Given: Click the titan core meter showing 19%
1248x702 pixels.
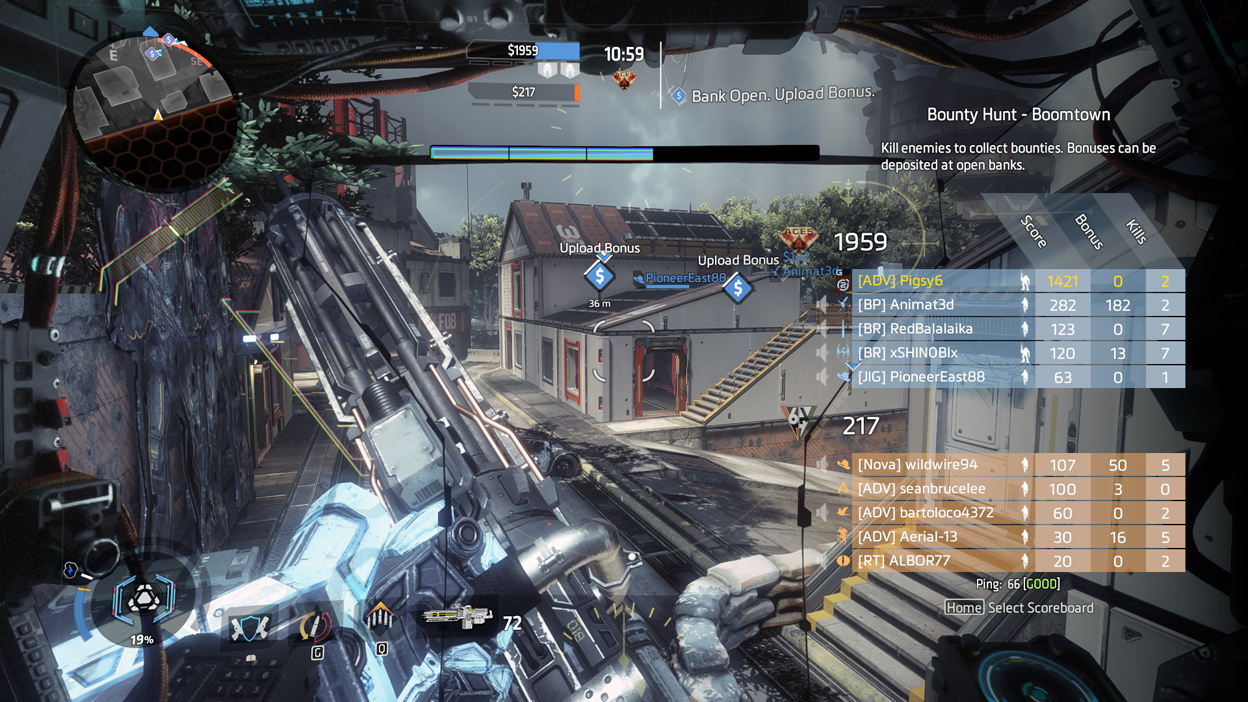Looking at the screenshot, I should [143, 602].
